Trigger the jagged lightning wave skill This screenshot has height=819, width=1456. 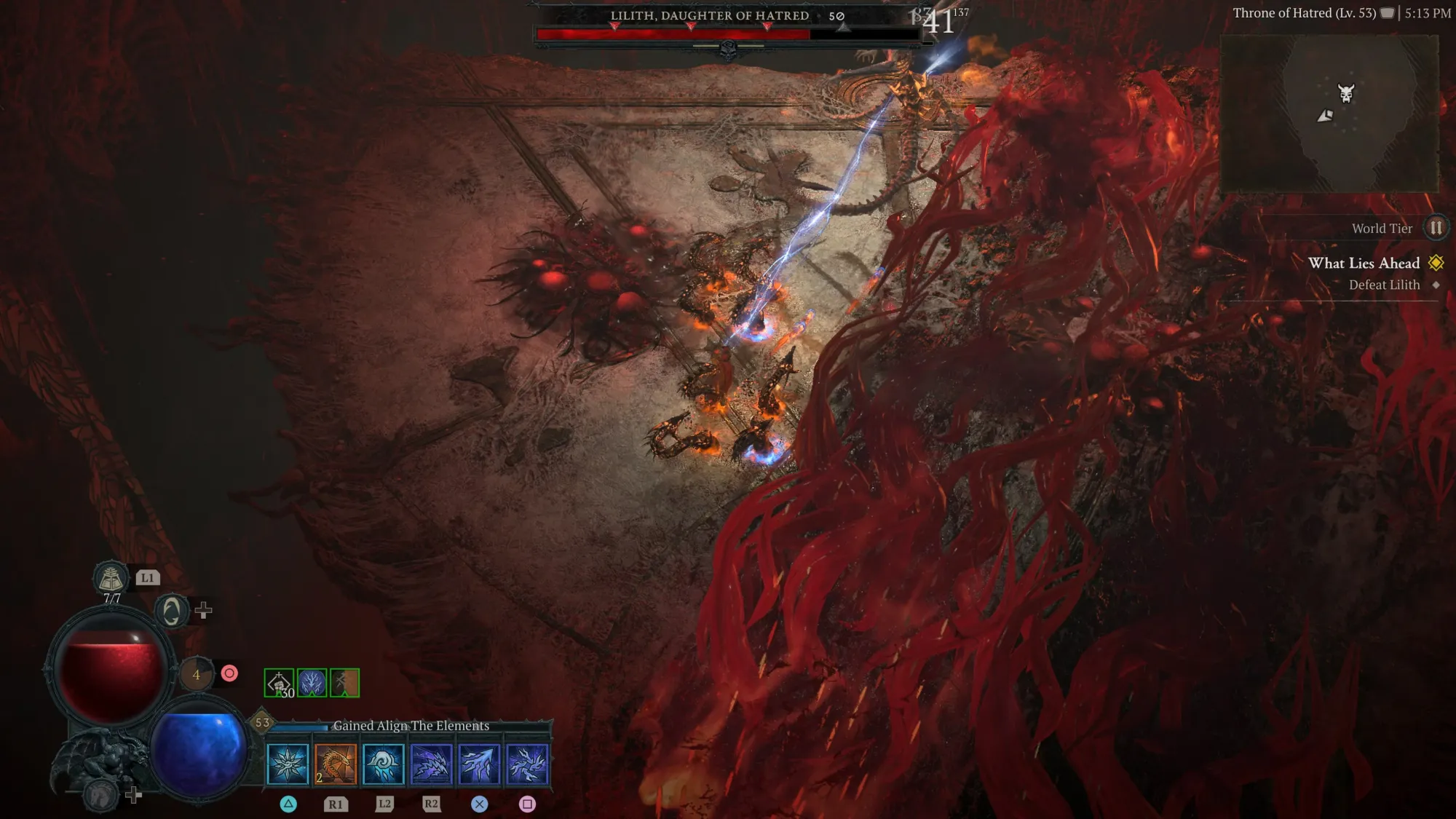(x=432, y=764)
